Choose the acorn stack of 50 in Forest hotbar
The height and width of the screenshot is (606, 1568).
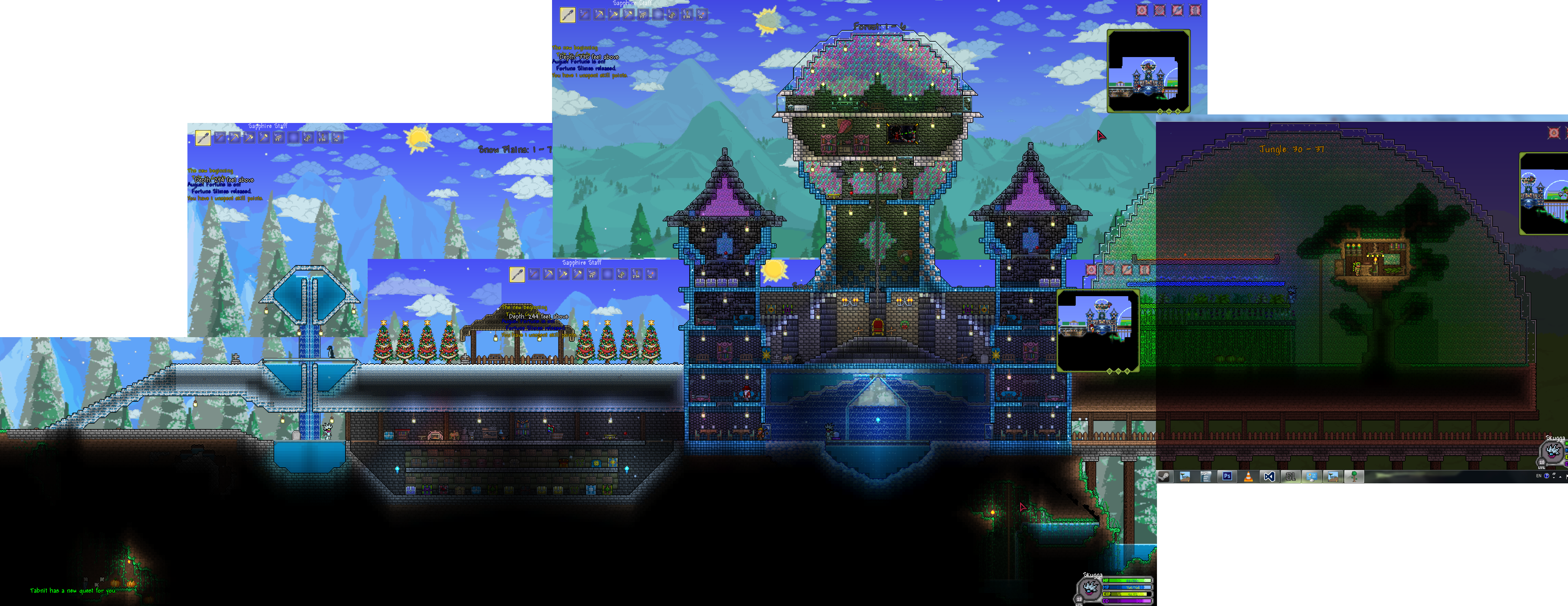tap(673, 15)
